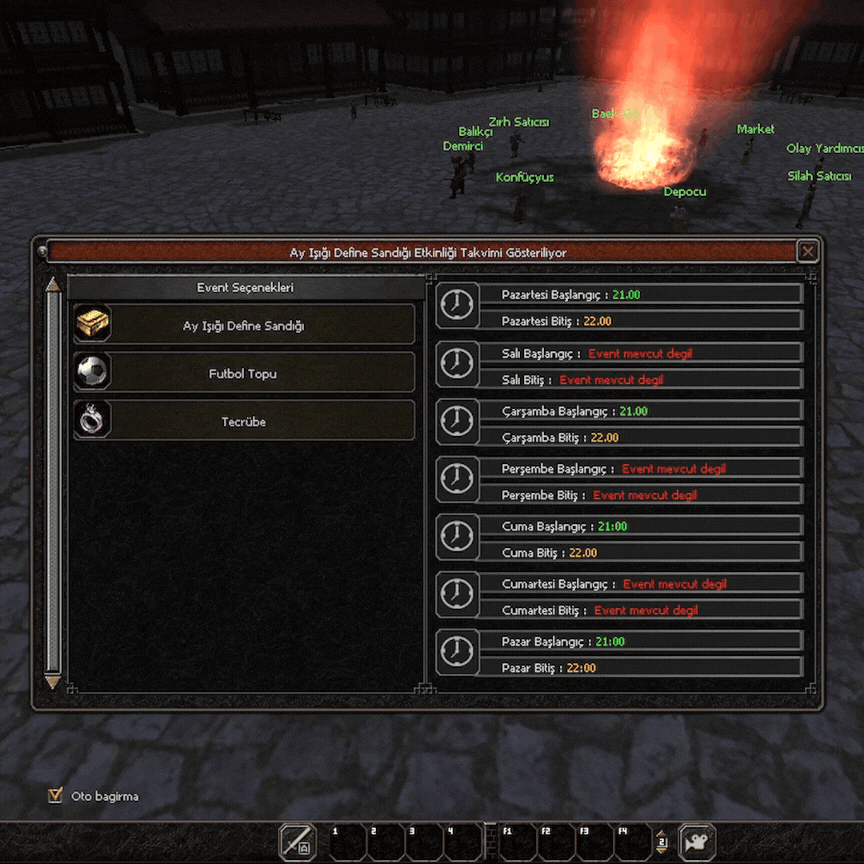Toggle the Oto bagirma checkbox
Viewport: 864px width, 864px height.
pyautogui.click(x=55, y=796)
